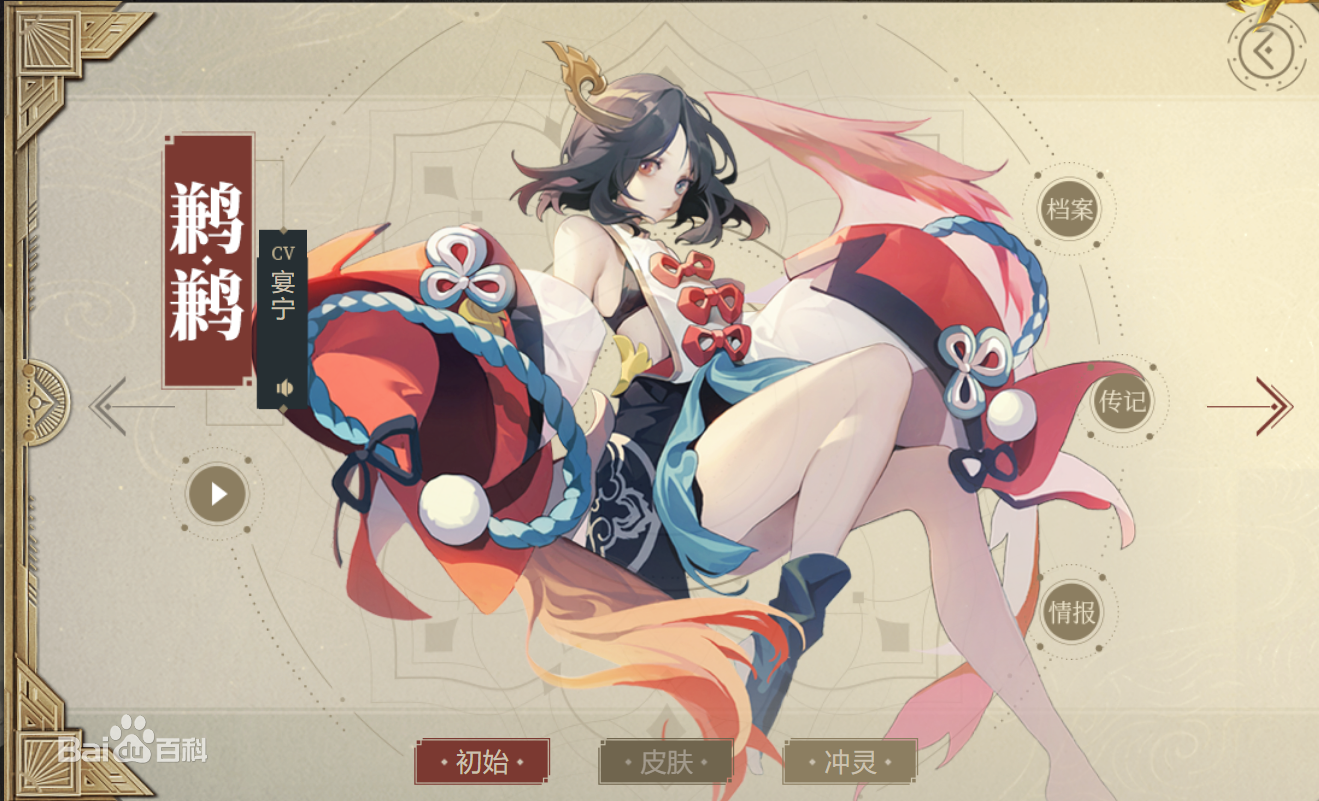Open the 档案 archive panel
1319x801 pixels.
click(1071, 206)
